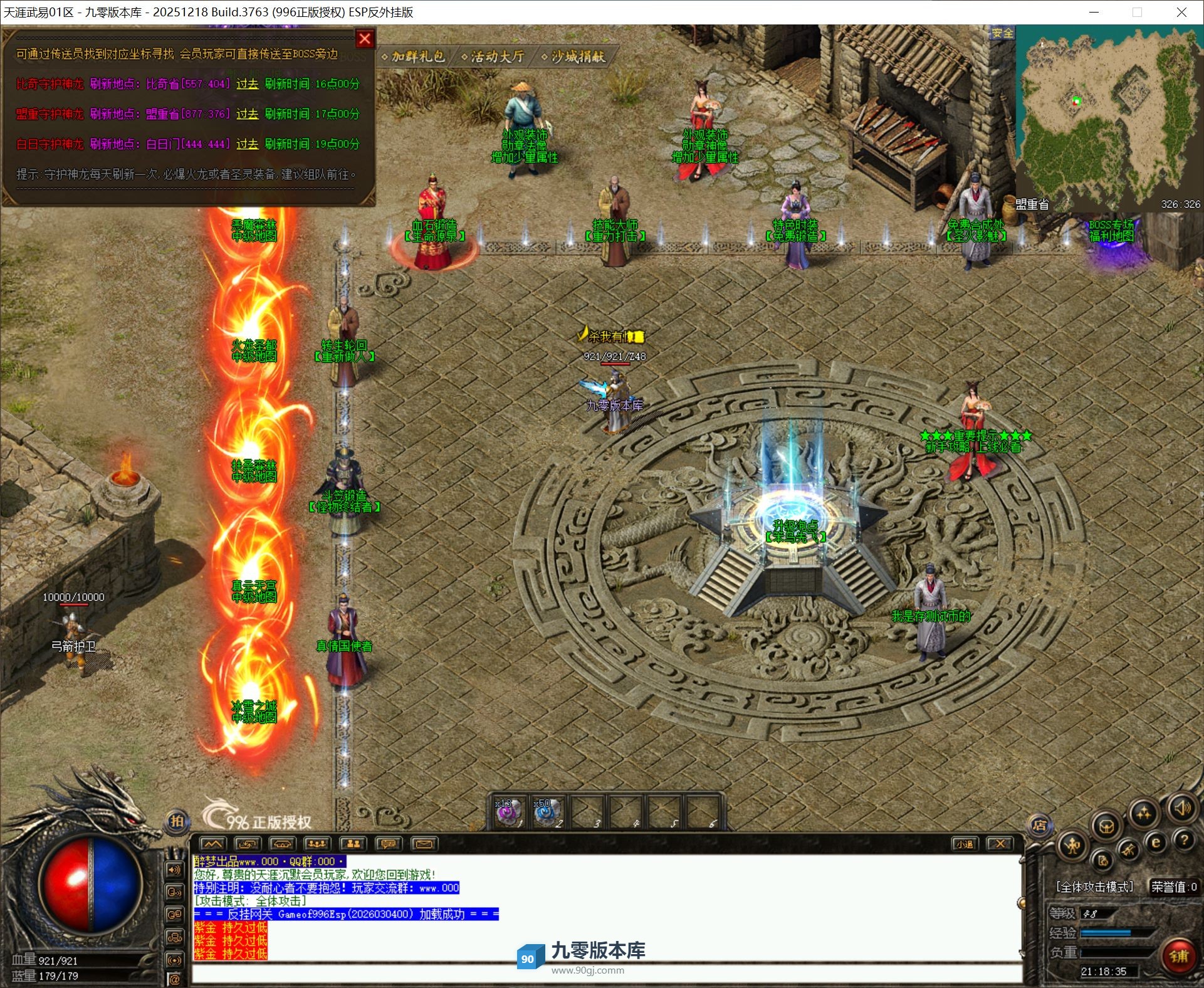Open the bag inventory chest icon
The width and height of the screenshot is (1204, 988).
tap(1107, 826)
